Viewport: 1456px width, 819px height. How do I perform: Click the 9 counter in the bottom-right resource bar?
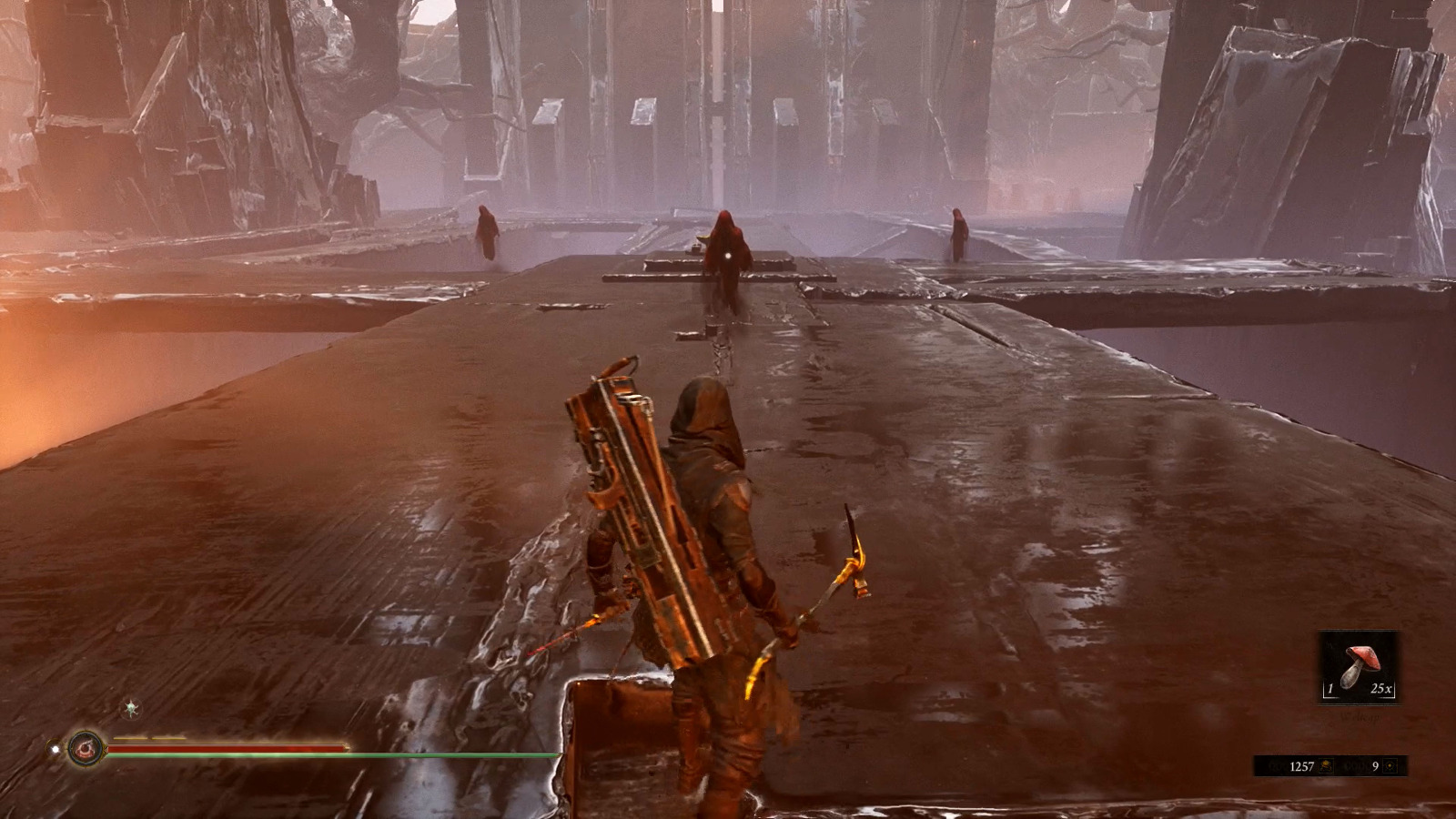(x=1376, y=766)
